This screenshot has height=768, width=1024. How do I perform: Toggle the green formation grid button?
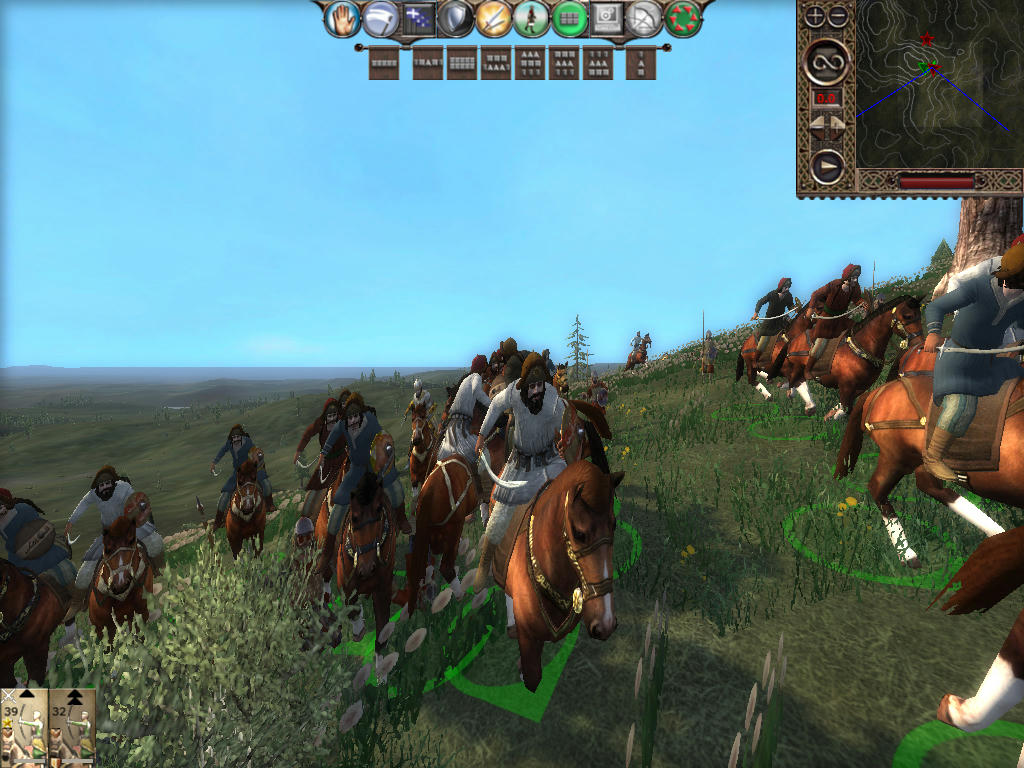click(569, 18)
